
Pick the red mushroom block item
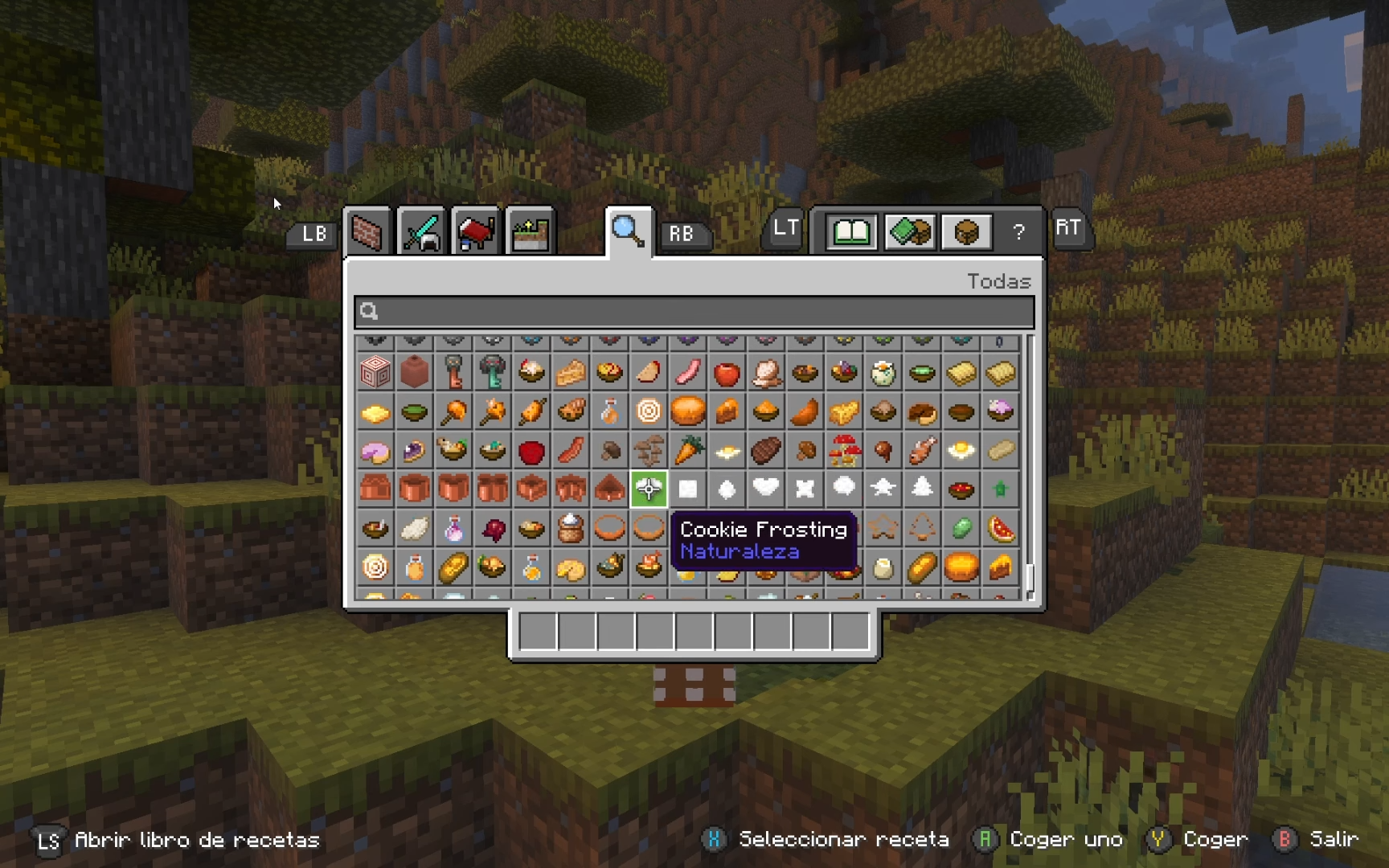[x=845, y=451]
